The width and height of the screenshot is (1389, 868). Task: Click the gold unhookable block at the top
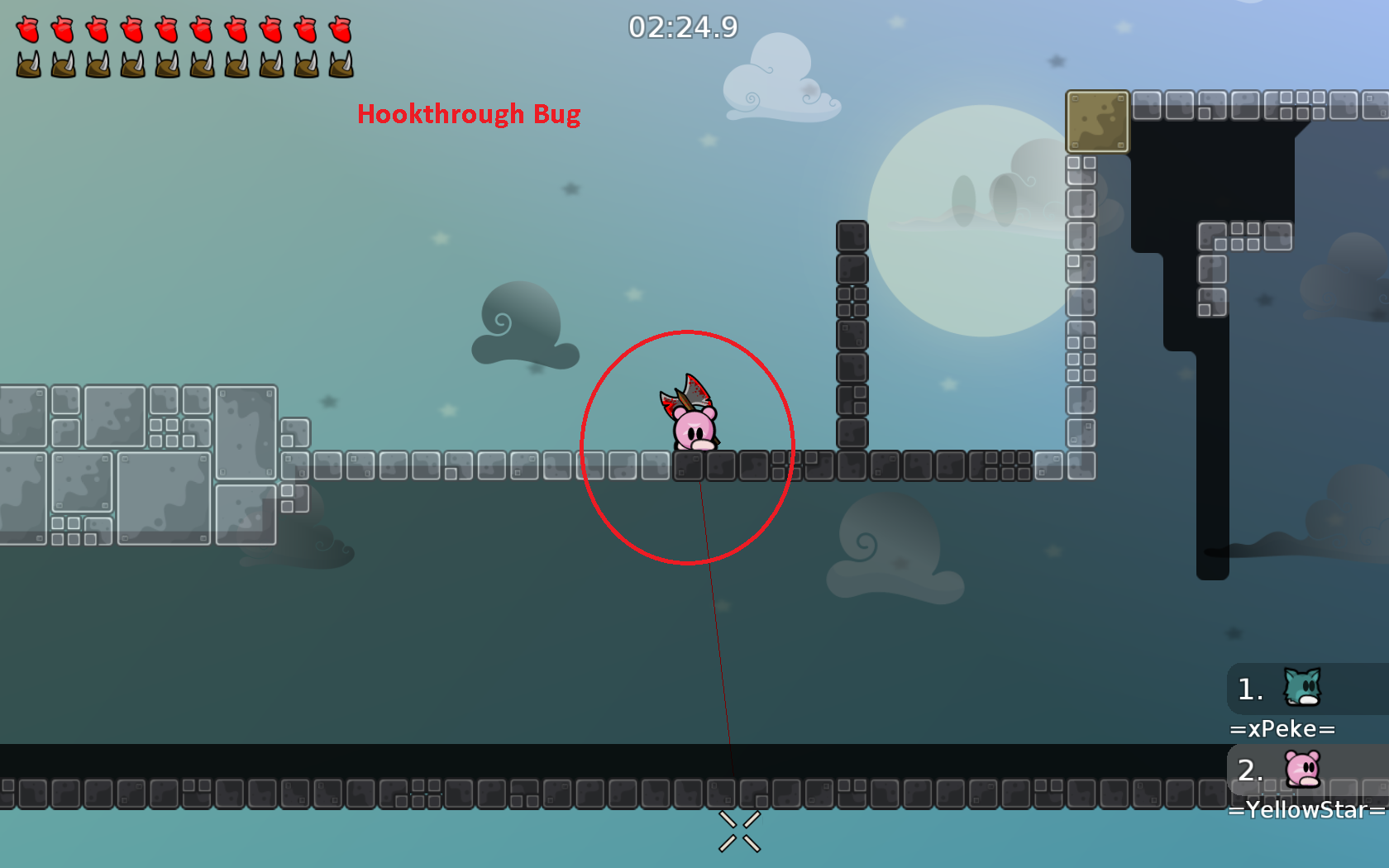tap(1097, 122)
